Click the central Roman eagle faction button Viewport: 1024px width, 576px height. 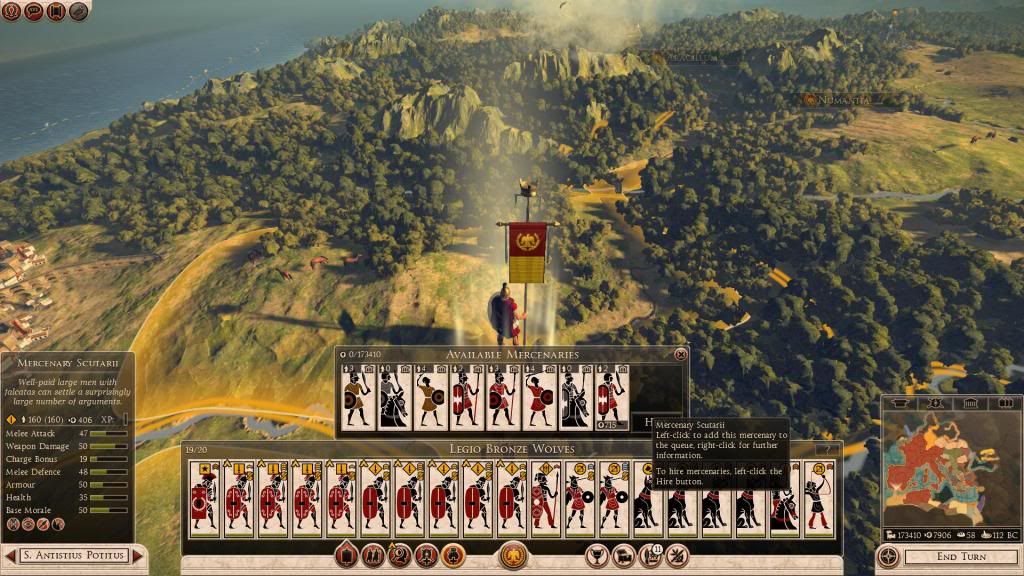point(514,553)
